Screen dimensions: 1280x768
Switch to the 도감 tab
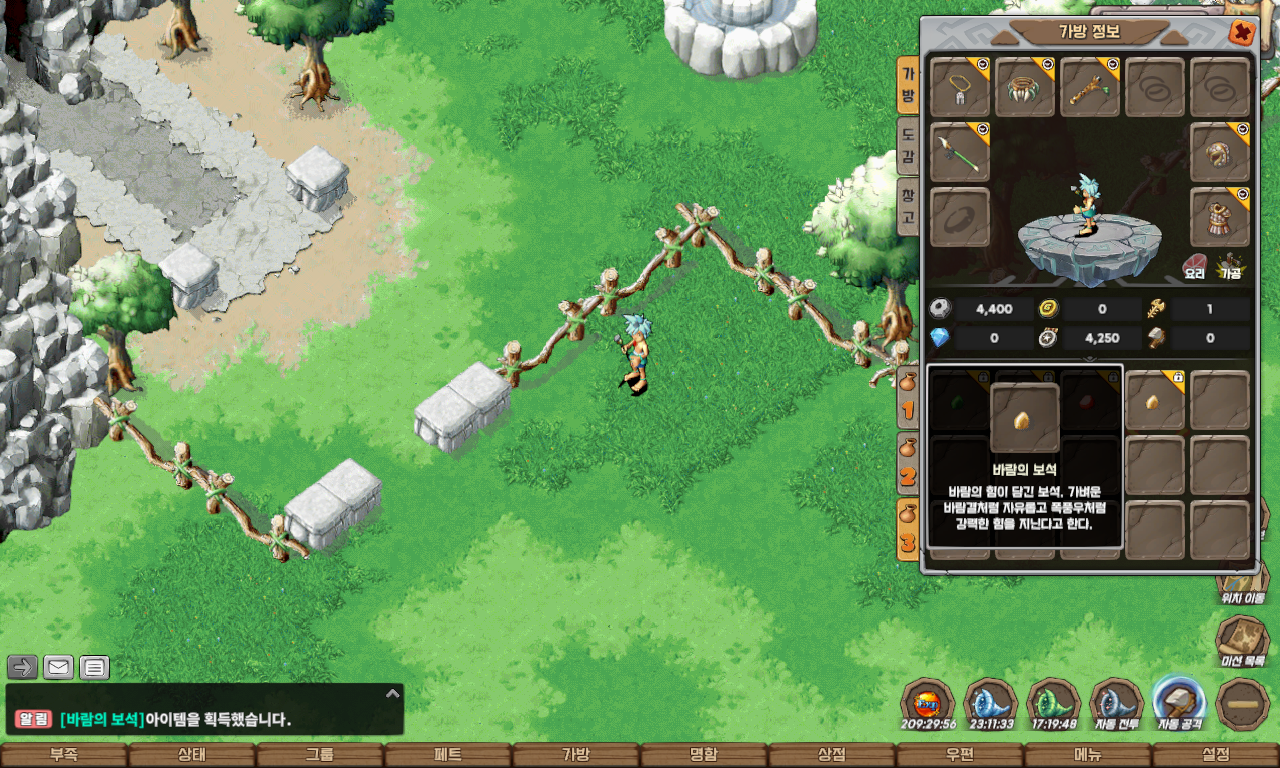coord(907,144)
